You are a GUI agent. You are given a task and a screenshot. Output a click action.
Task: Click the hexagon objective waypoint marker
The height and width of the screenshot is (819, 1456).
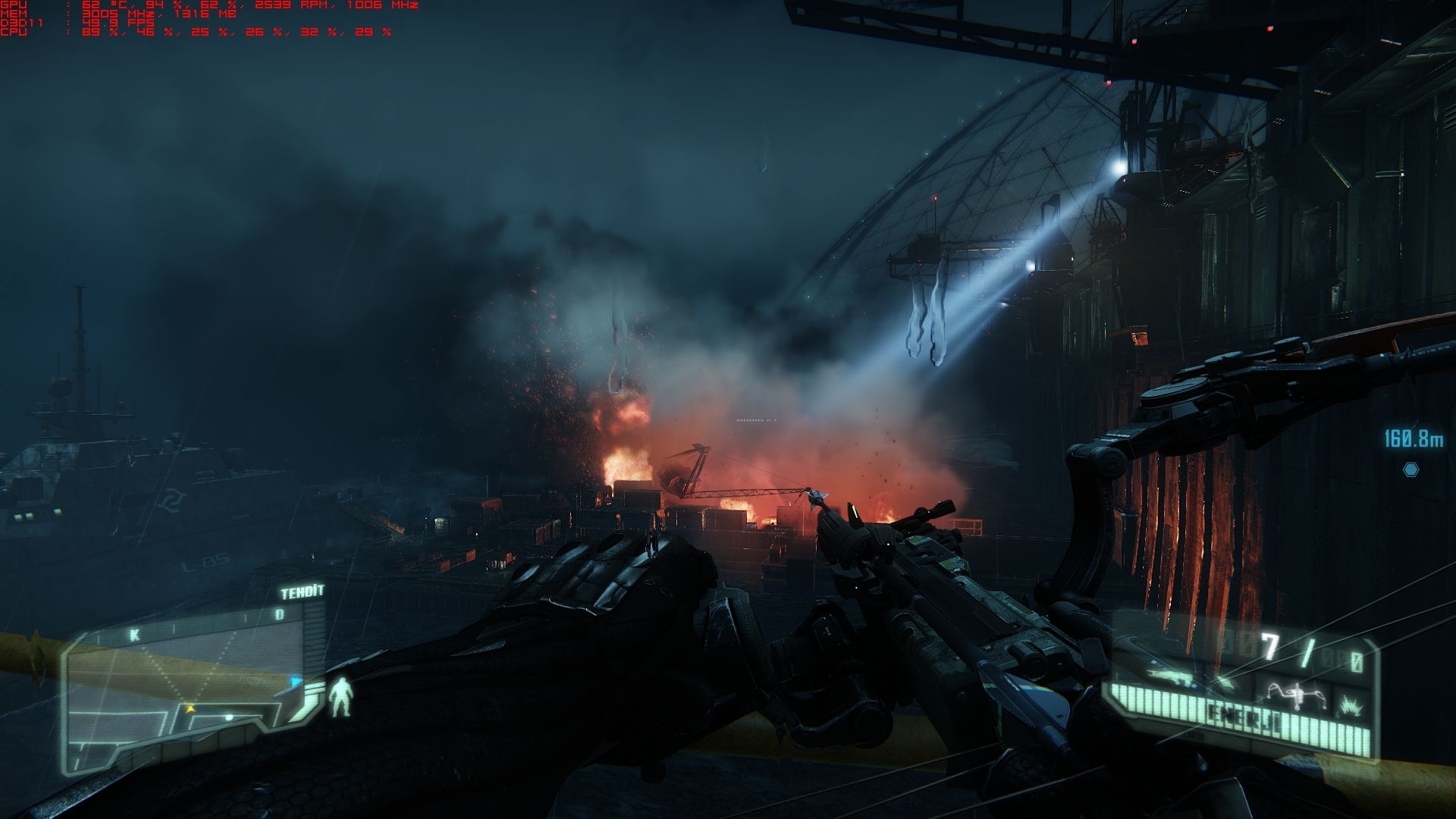[x=1410, y=469]
